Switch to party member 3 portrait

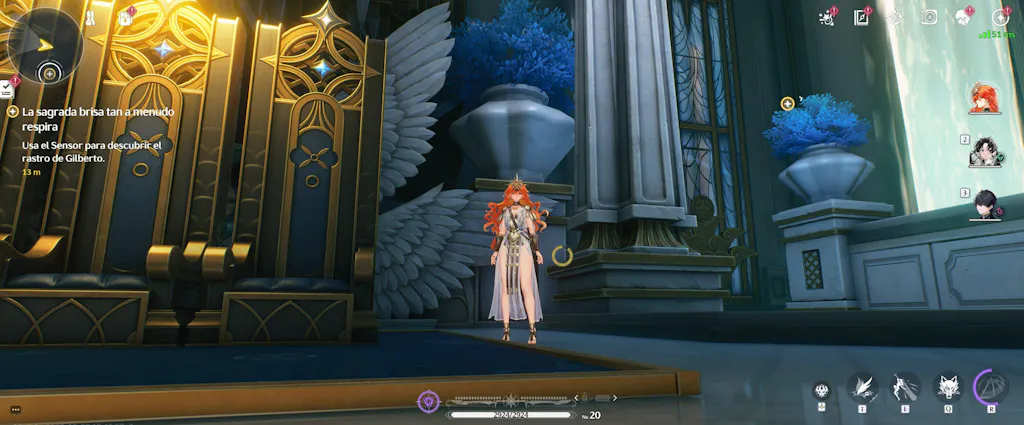(985, 205)
